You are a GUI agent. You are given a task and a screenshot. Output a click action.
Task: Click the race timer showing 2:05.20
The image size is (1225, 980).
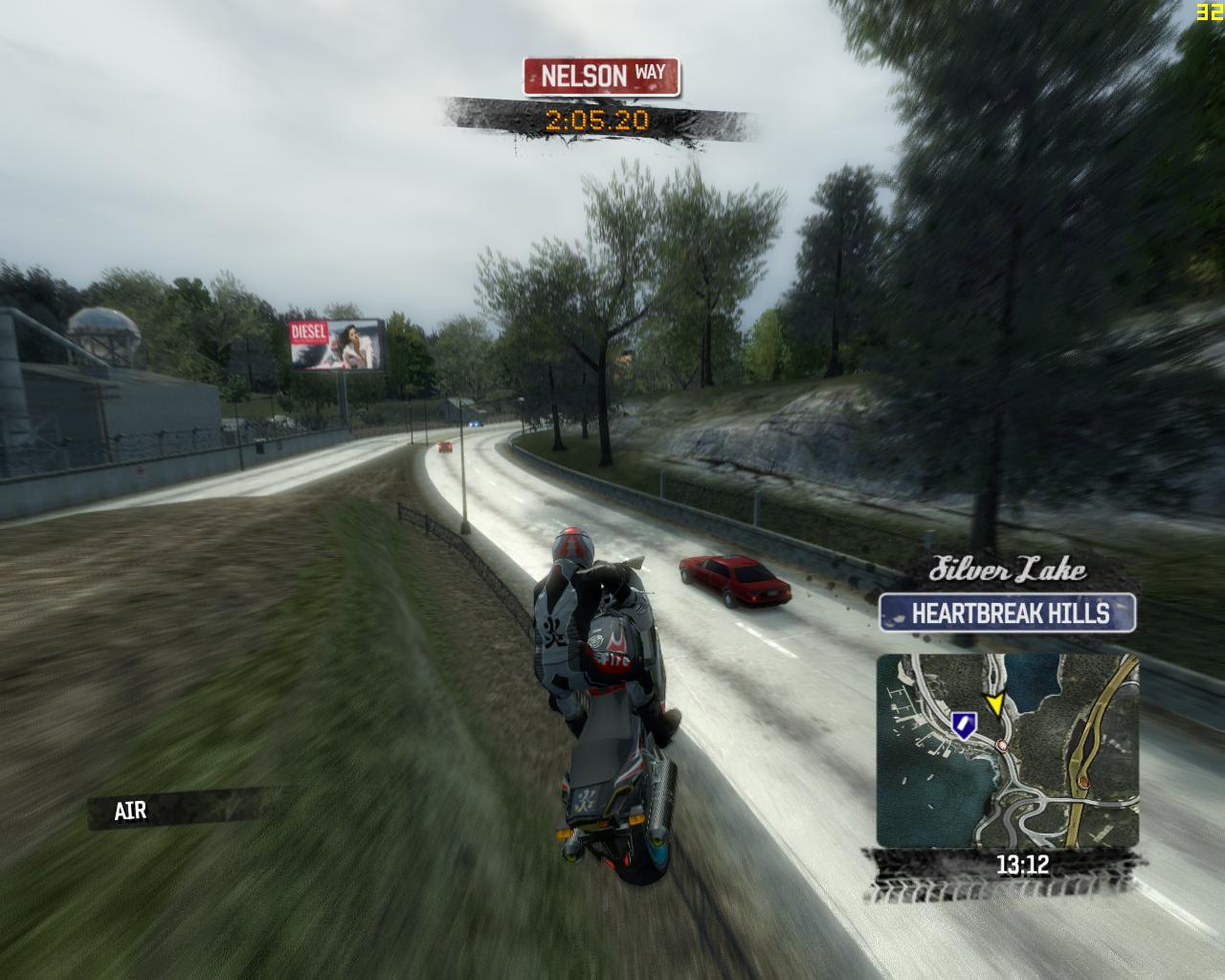[596, 121]
